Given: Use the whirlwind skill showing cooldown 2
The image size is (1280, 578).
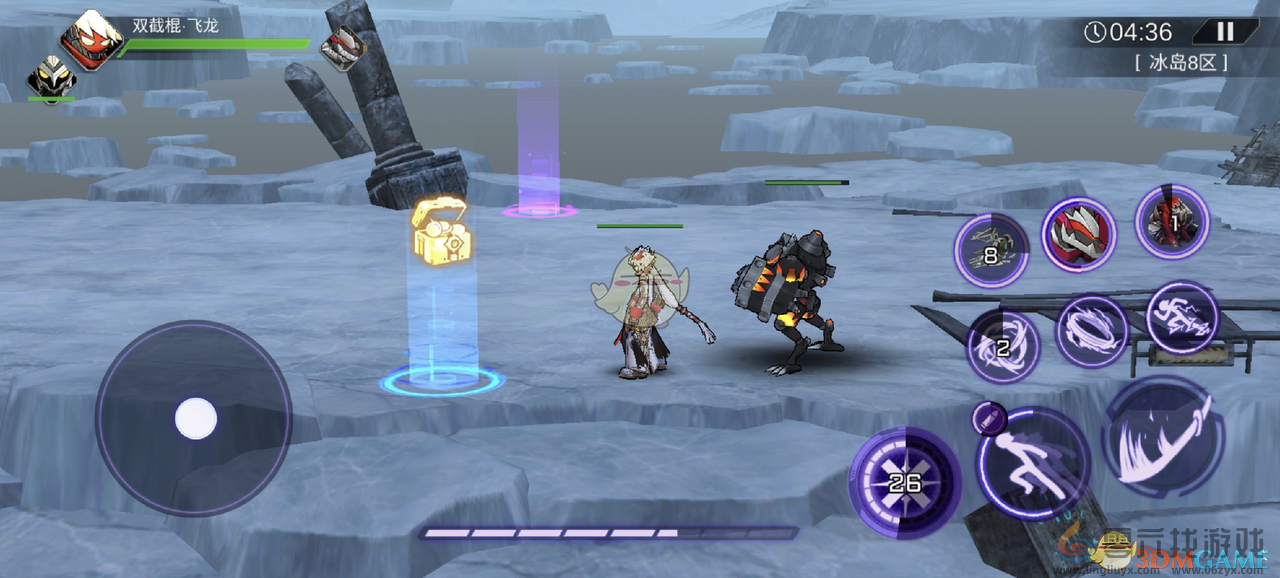Looking at the screenshot, I should click(x=1002, y=347).
